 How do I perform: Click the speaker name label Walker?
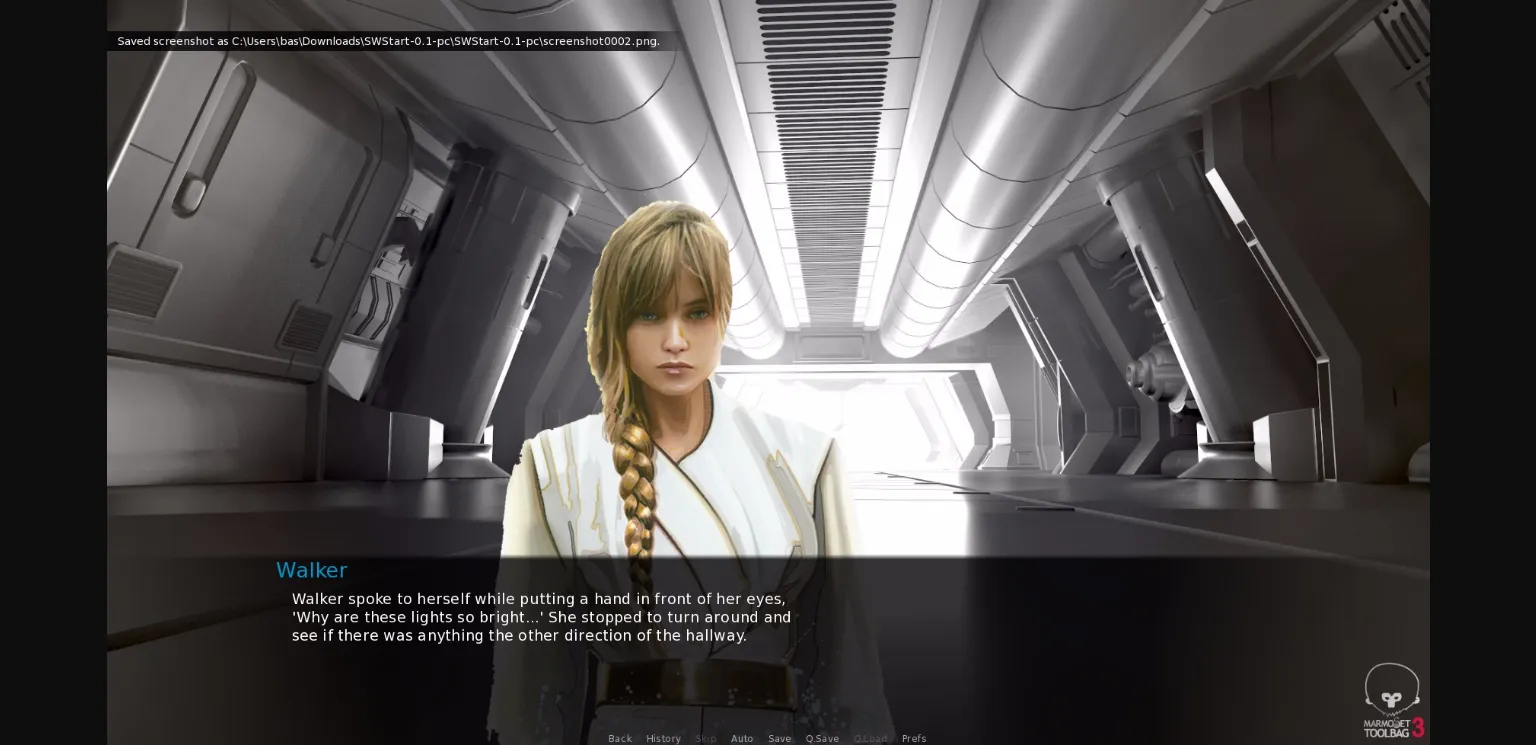[311, 570]
